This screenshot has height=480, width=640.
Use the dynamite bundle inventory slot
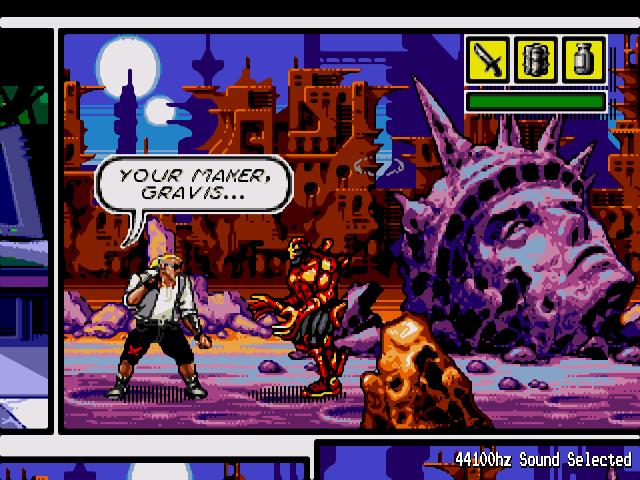536,61
